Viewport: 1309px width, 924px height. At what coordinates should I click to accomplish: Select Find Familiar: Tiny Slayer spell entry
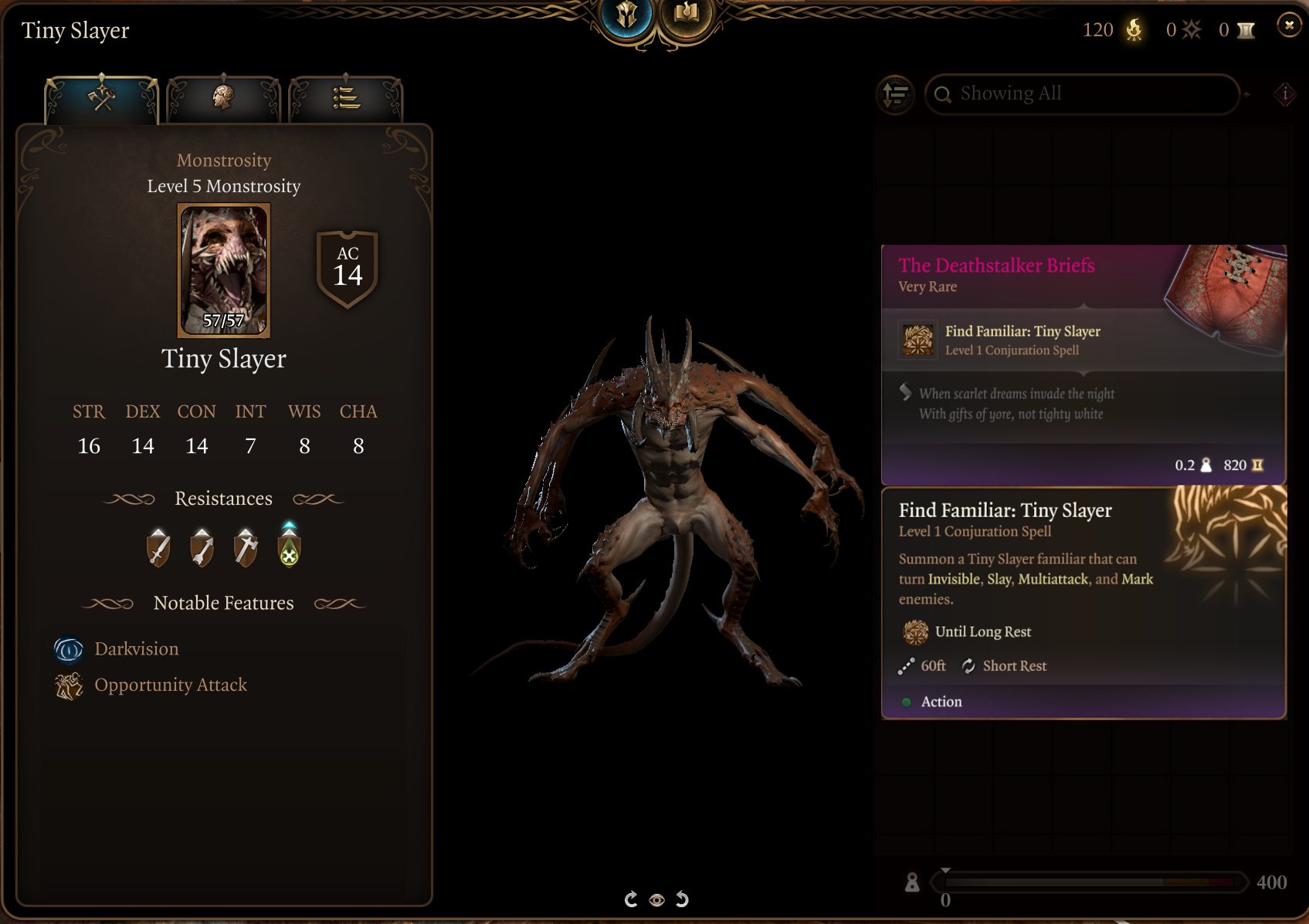1022,340
